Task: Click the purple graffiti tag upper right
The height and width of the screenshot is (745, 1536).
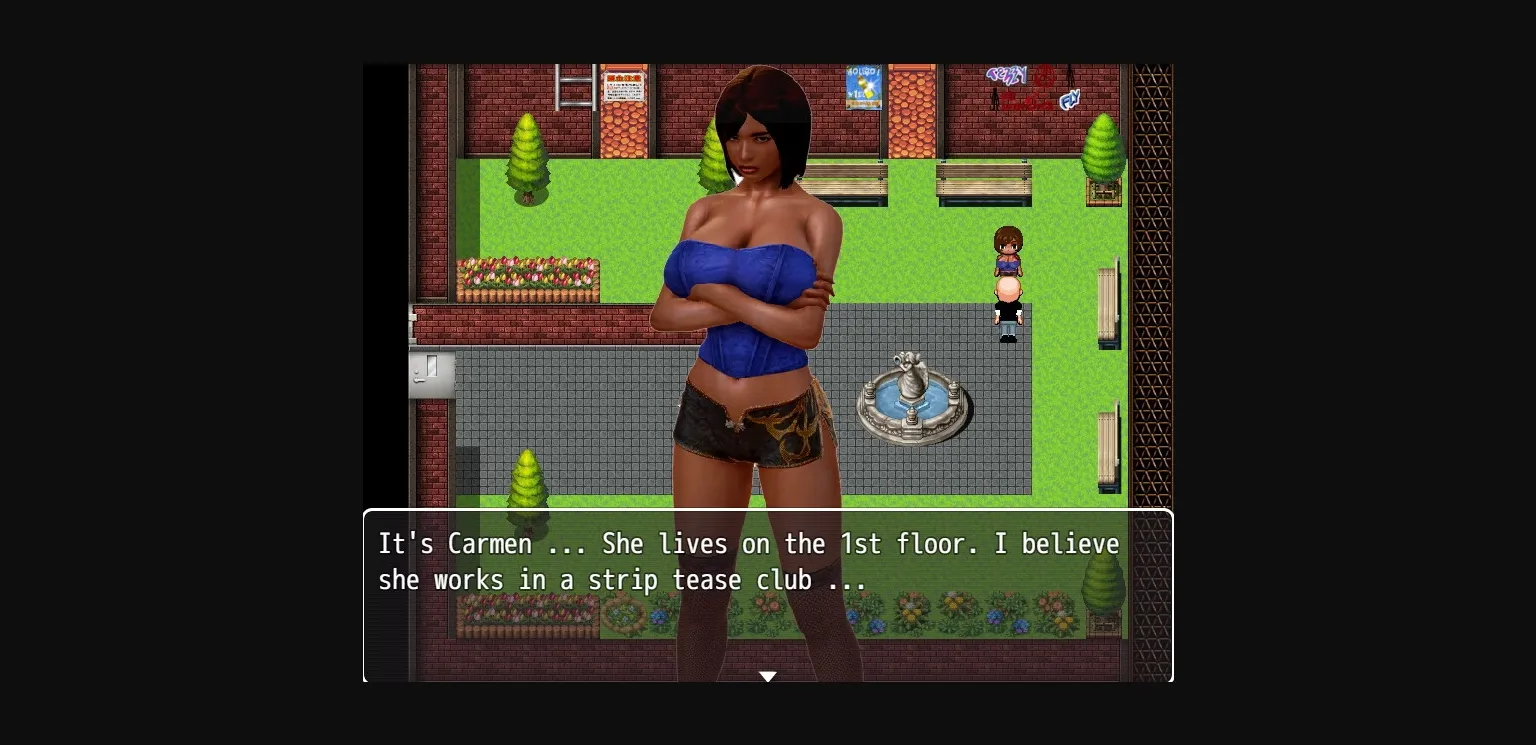Action: 1006,75
